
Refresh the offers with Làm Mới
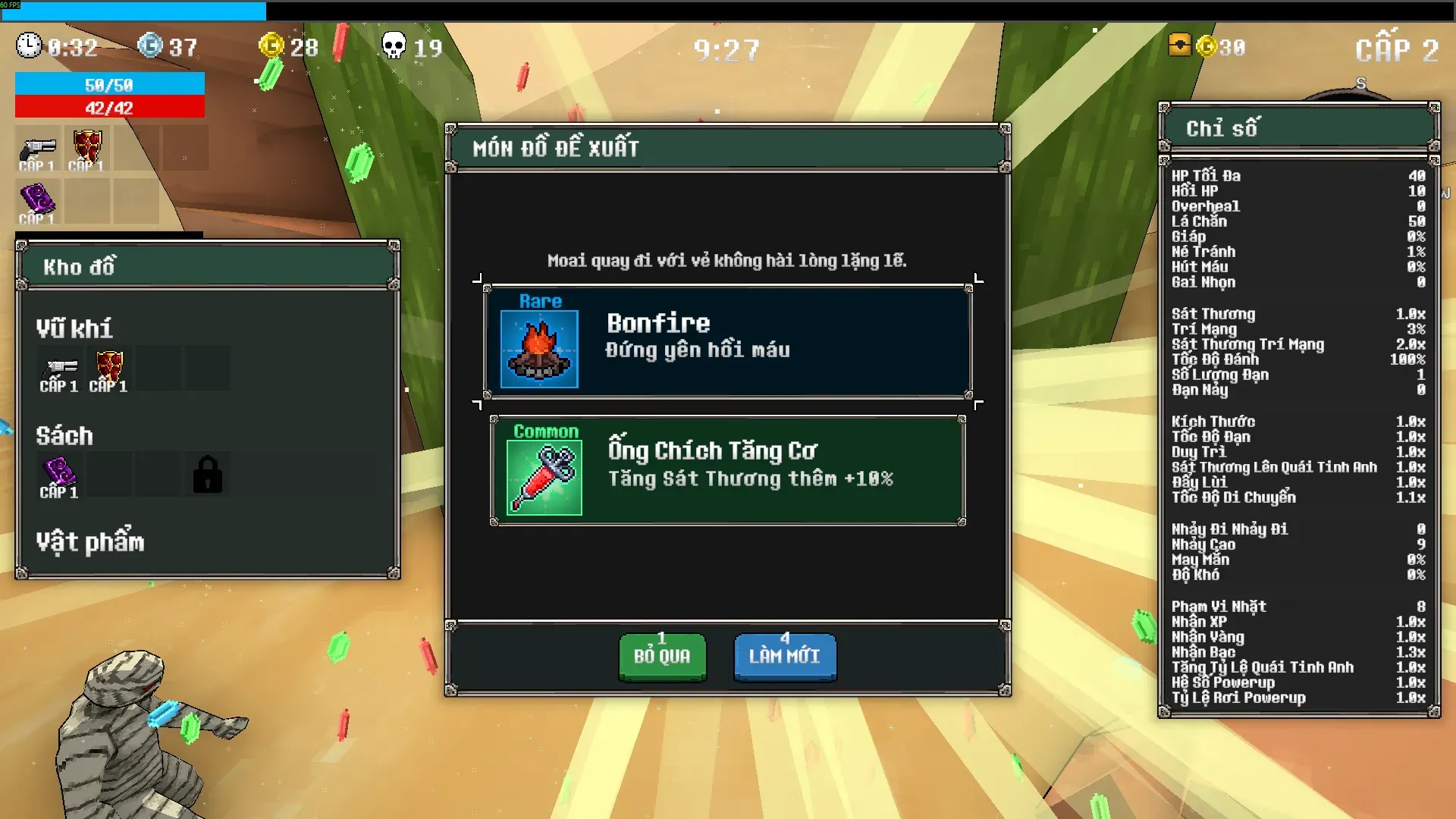(x=785, y=657)
